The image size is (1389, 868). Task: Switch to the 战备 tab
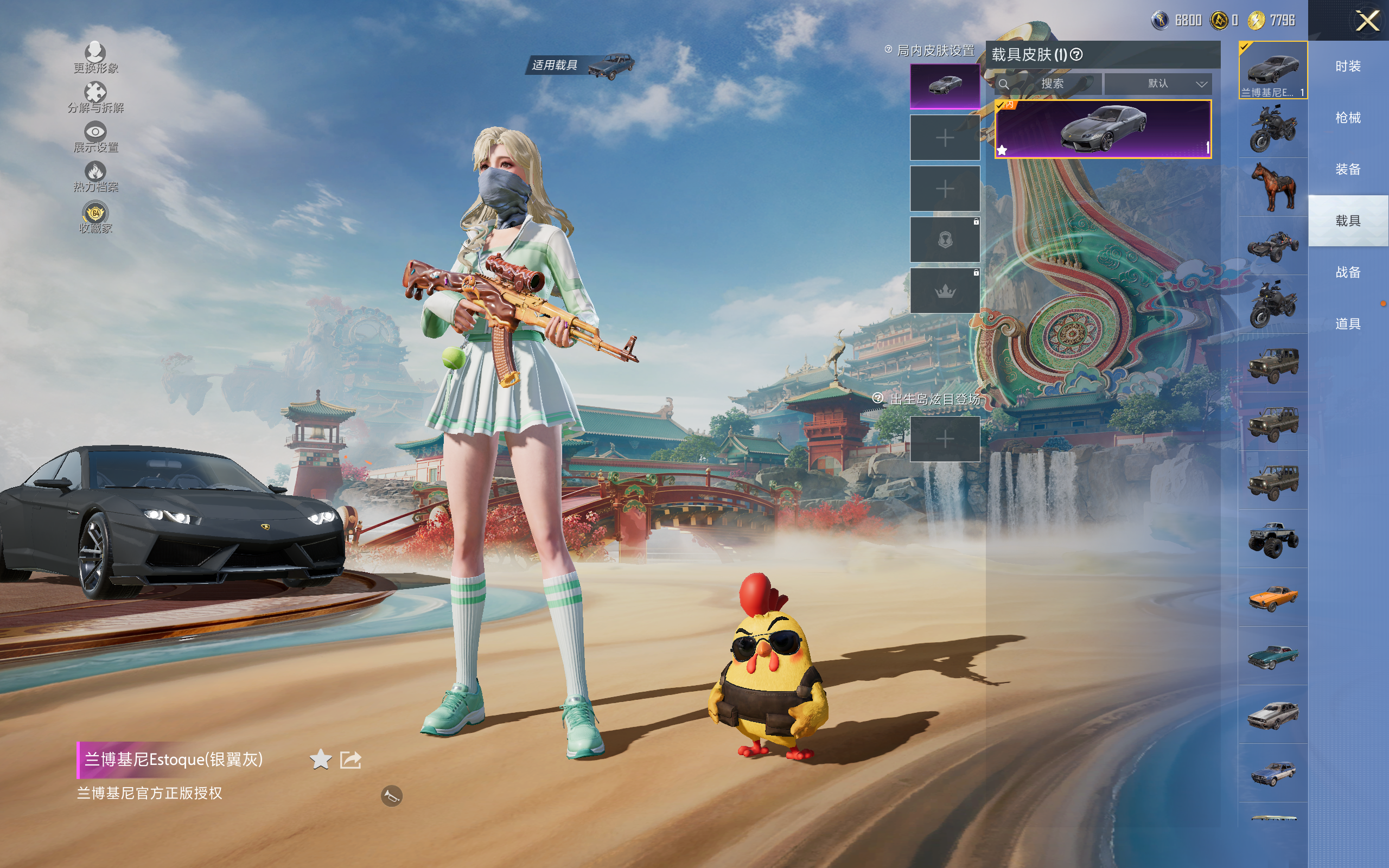1348,272
